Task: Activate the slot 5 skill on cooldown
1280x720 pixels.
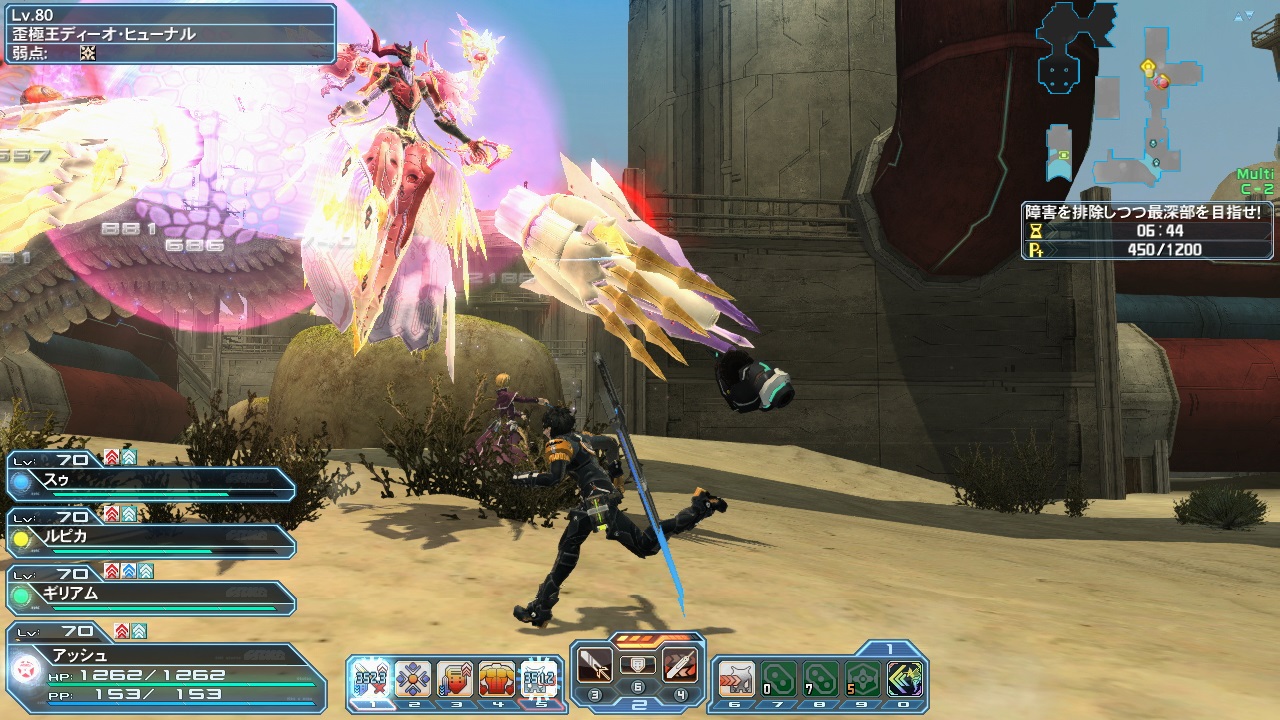Action: [539, 680]
